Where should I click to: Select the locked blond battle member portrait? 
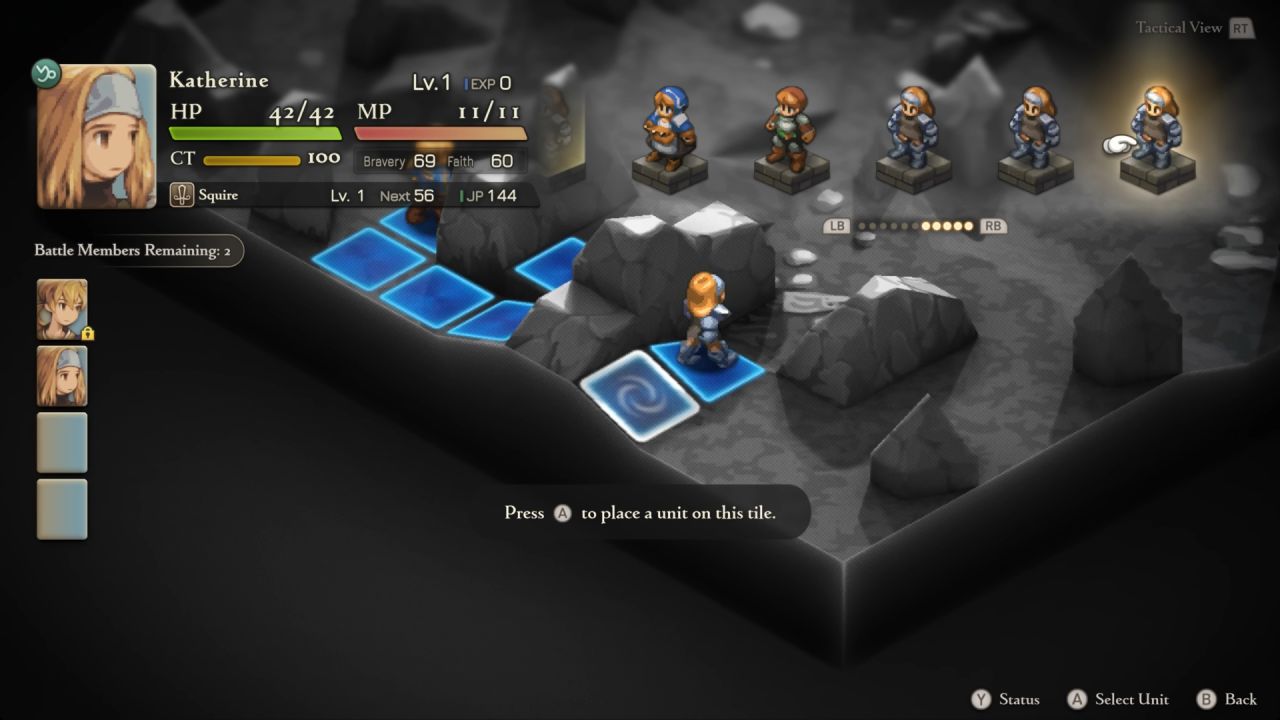coord(62,309)
